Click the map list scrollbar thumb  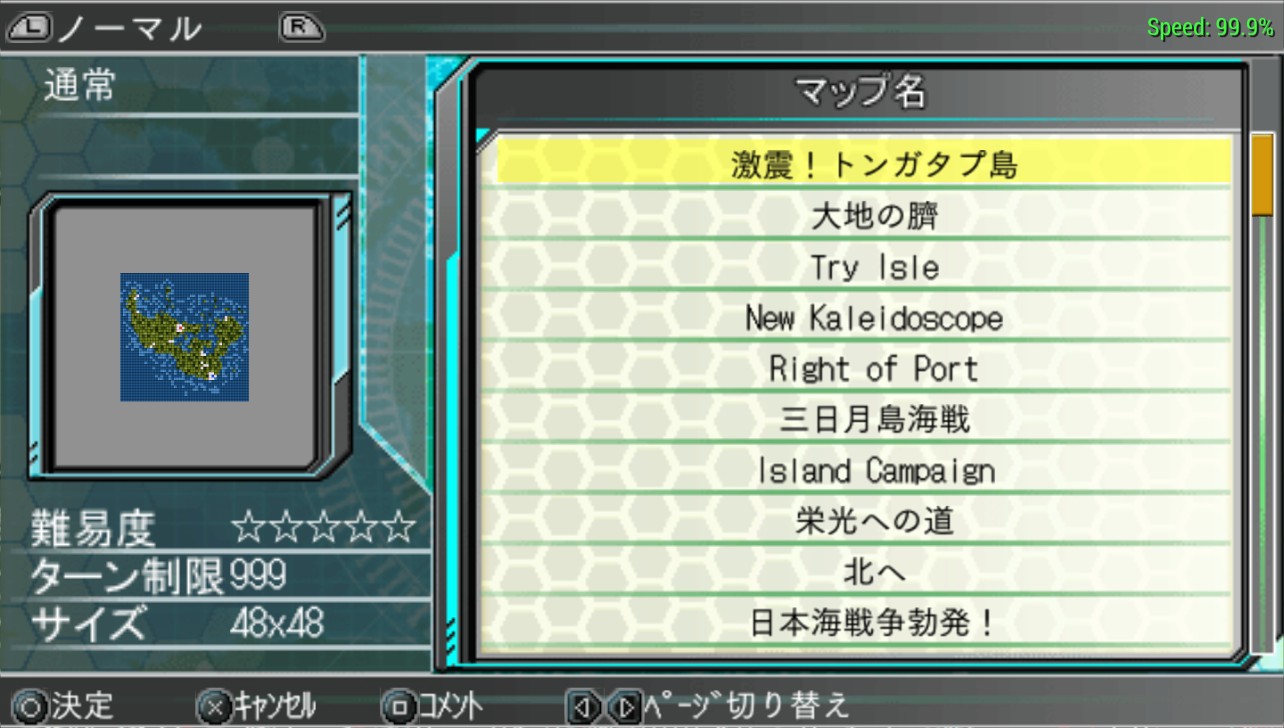pyautogui.click(x=1262, y=176)
